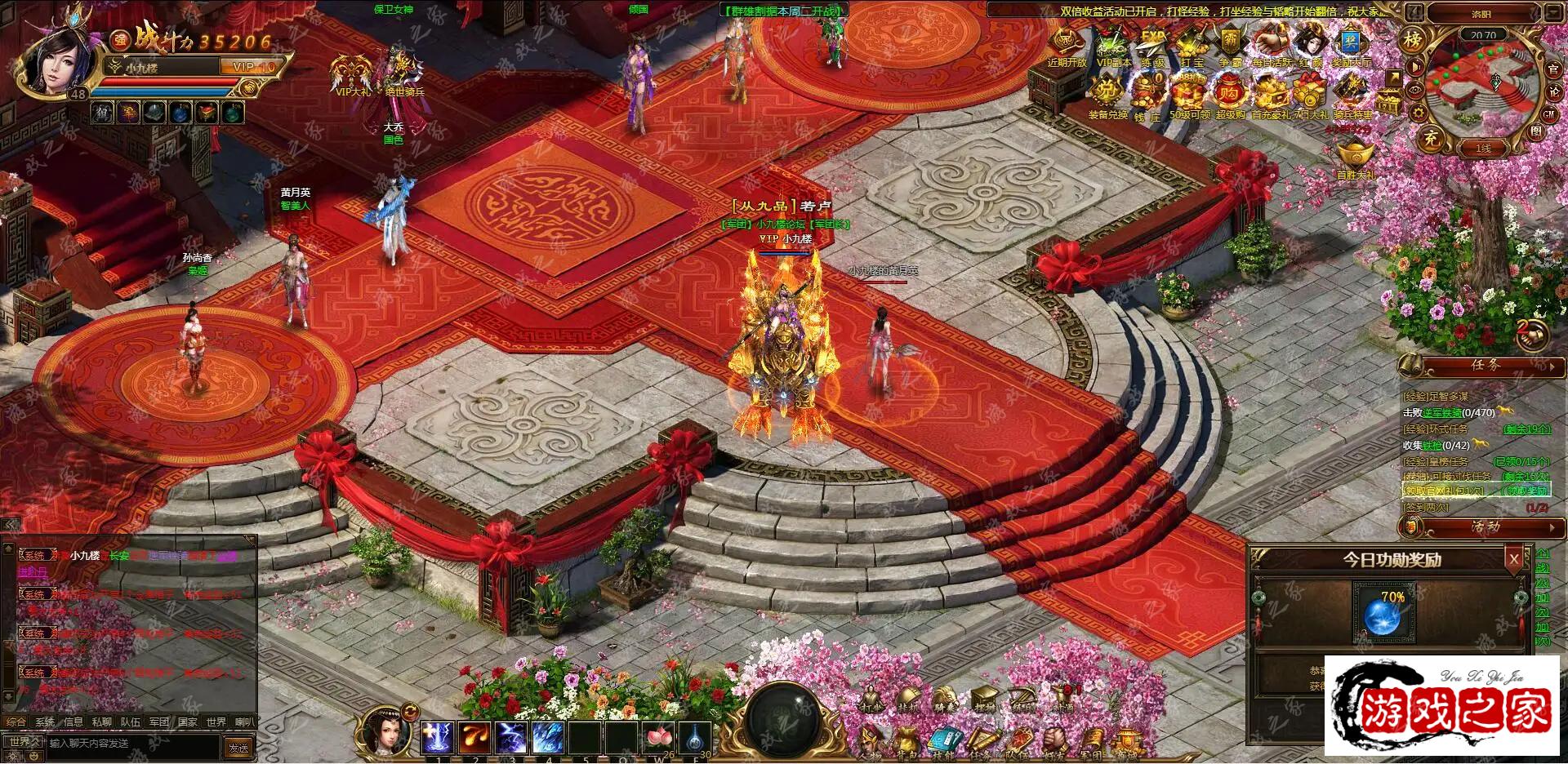Select the 1线 server line button
The width and height of the screenshot is (1568, 764).
(1483, 149)
